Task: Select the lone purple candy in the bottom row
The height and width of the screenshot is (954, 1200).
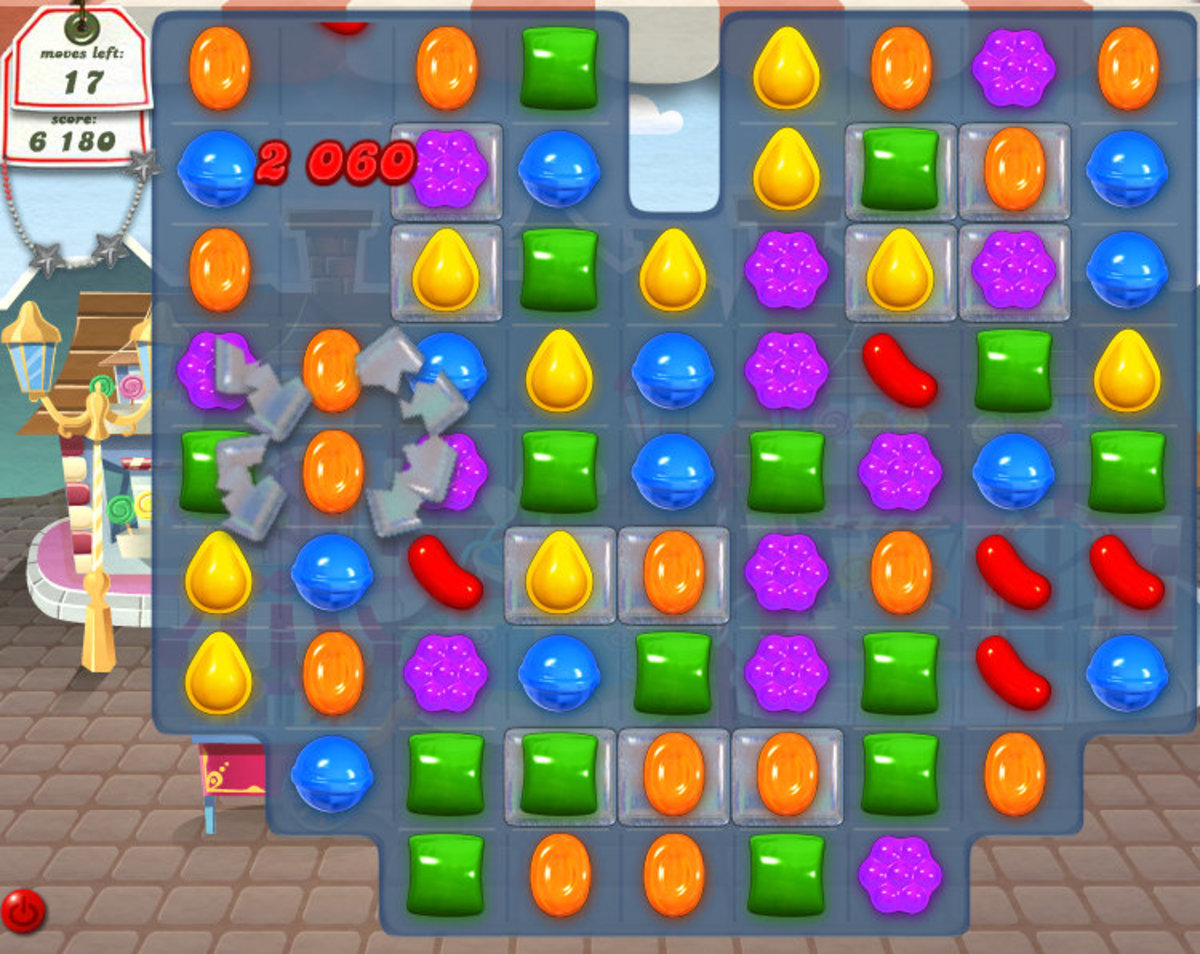Action: (x=900, y=875)
